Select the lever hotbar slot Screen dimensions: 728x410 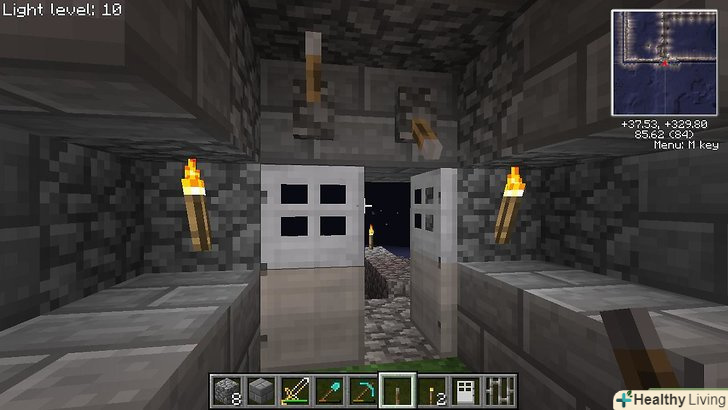(398, 390)
